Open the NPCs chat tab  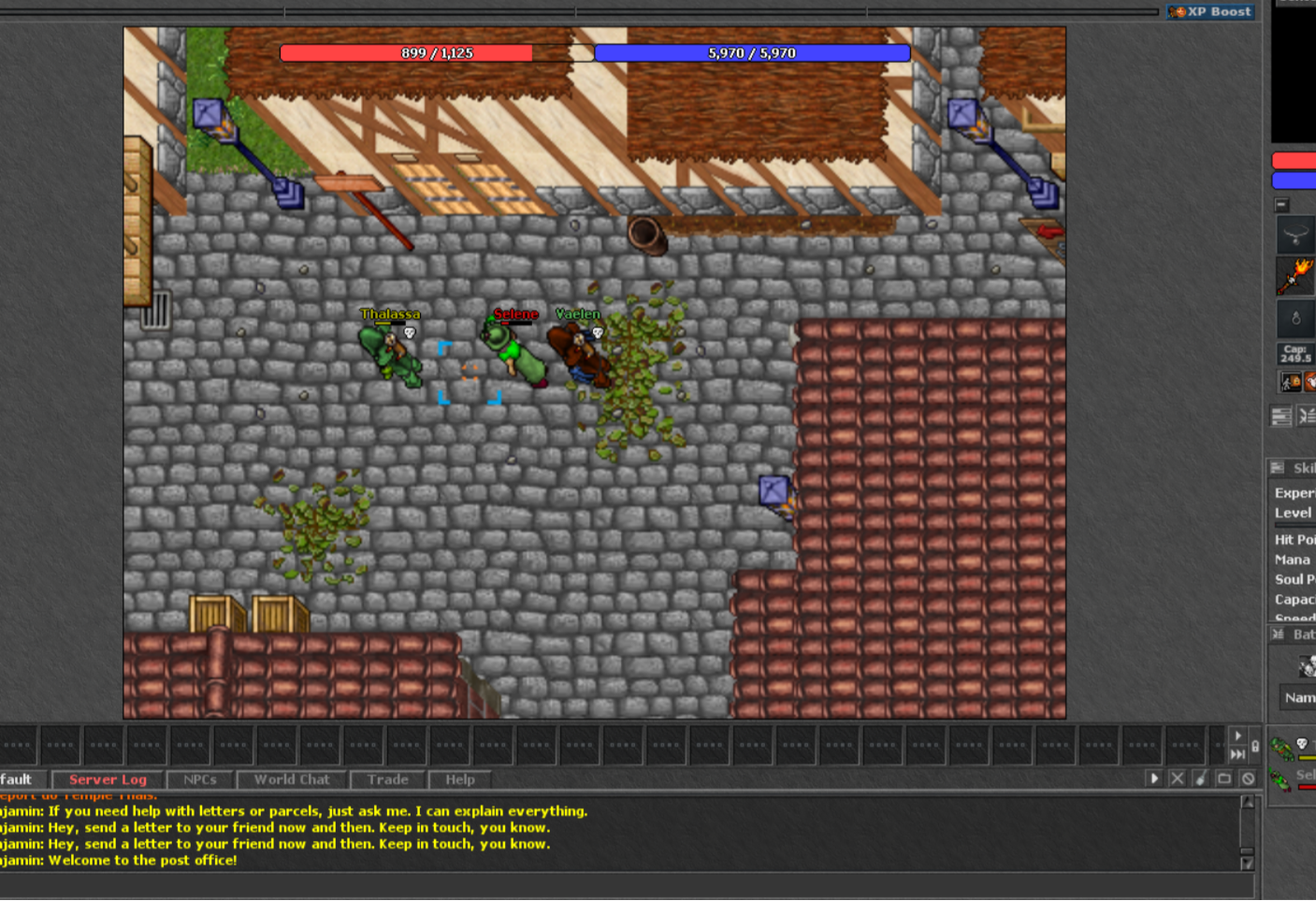(x=199, y=779)
